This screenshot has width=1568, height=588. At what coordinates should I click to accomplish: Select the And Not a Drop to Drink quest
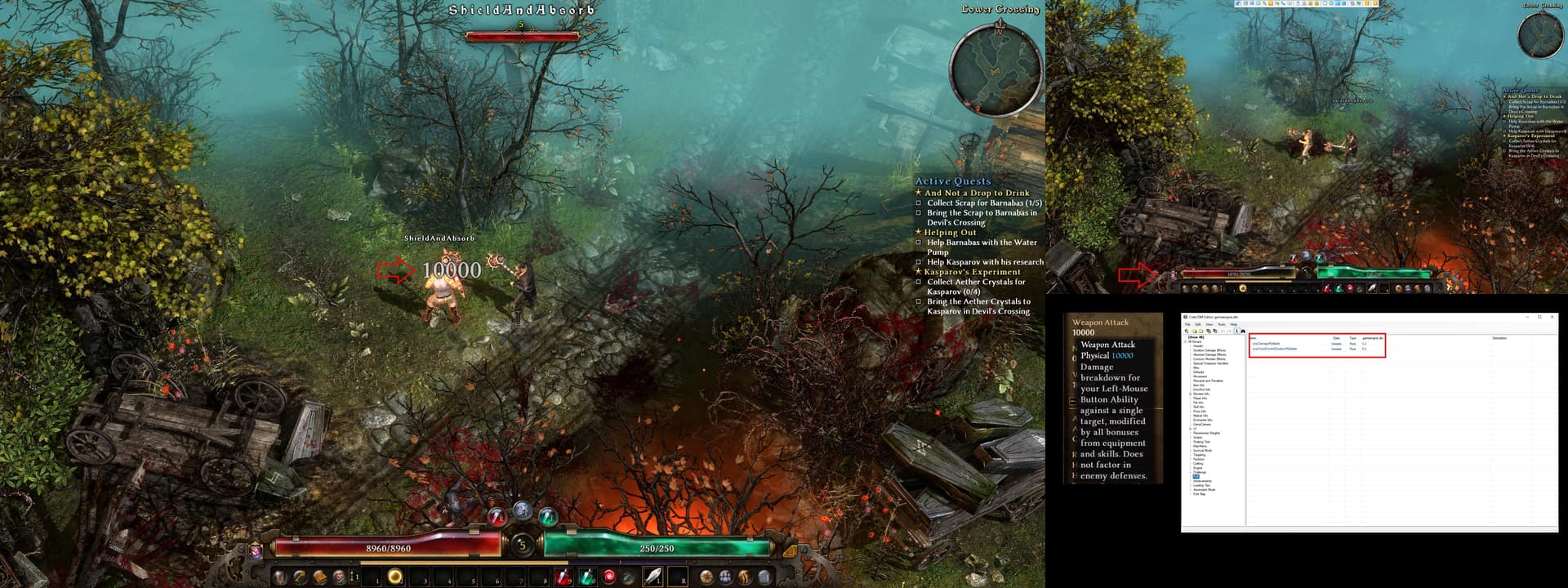(x=977, y=193)
